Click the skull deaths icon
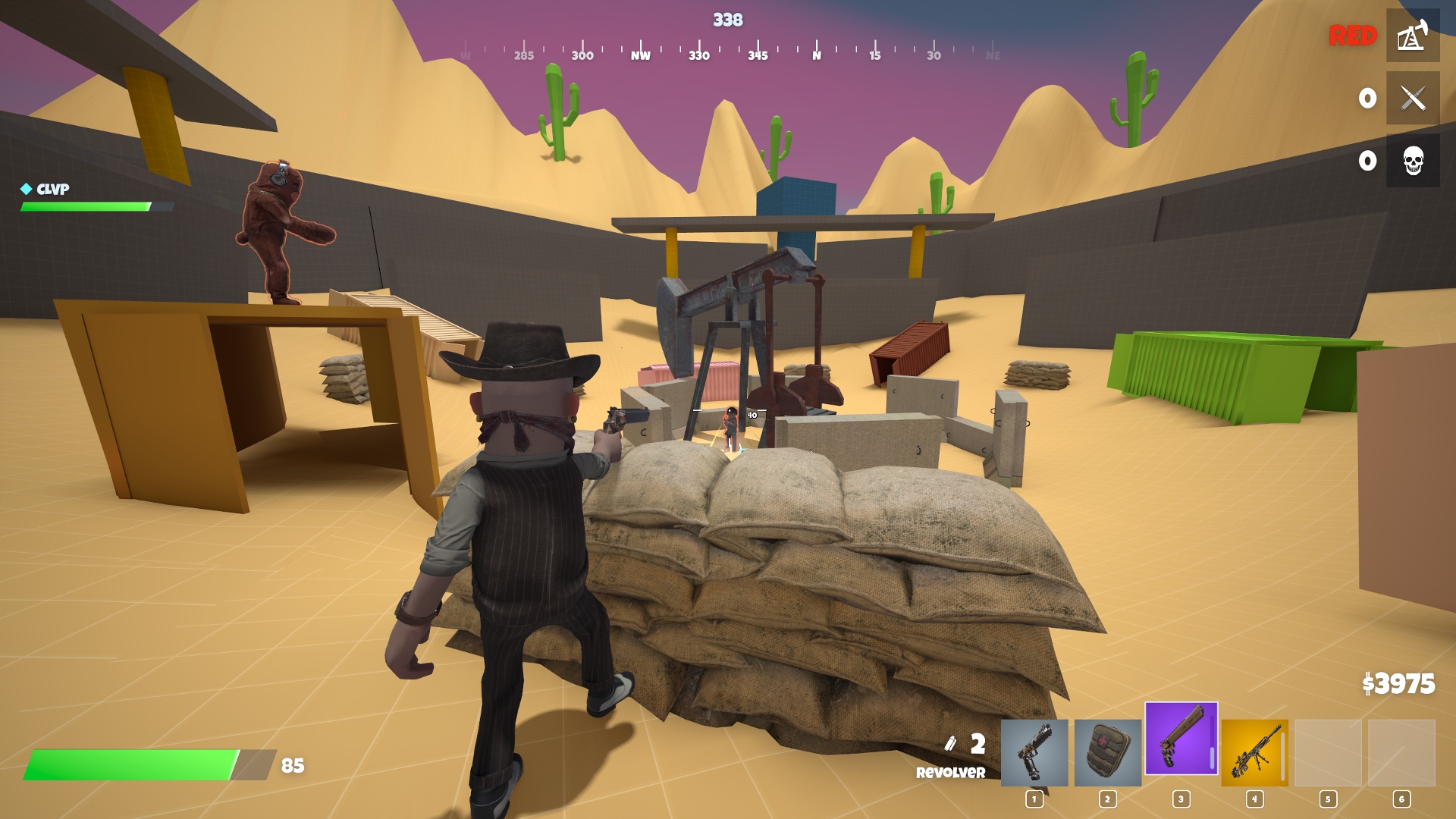 click(1413, 161)
